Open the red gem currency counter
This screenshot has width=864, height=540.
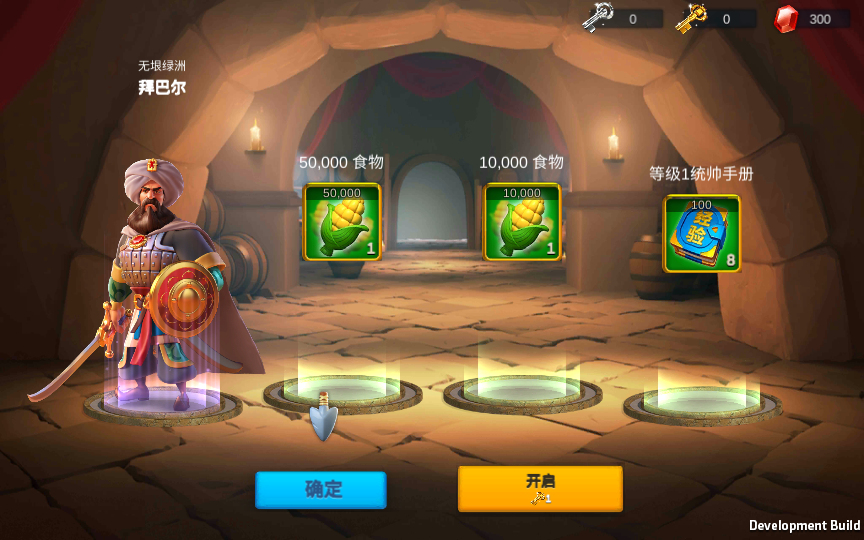(x=810, y=18)
